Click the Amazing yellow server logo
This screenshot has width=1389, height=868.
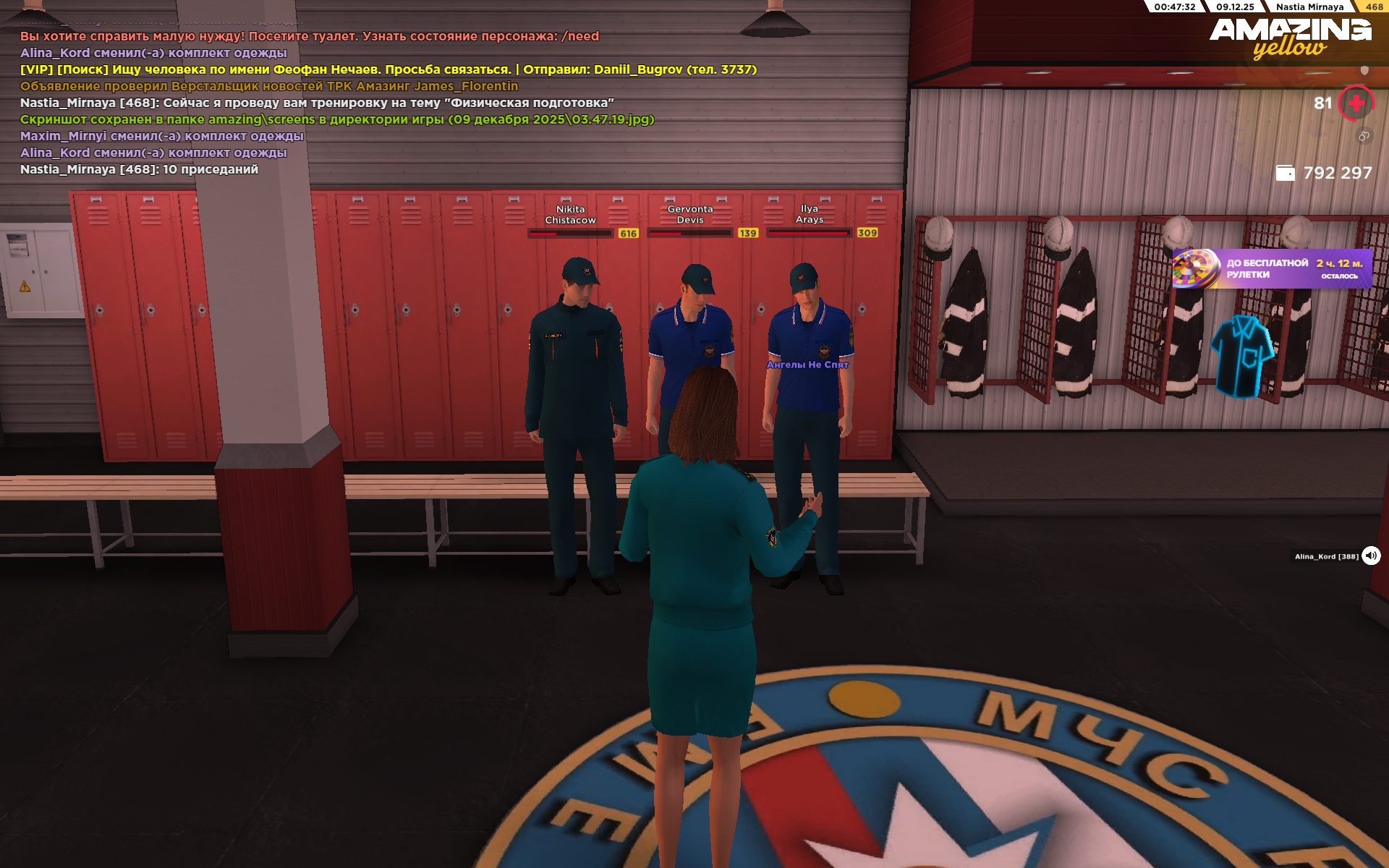pyautogui.click(x=1290, y=38)
